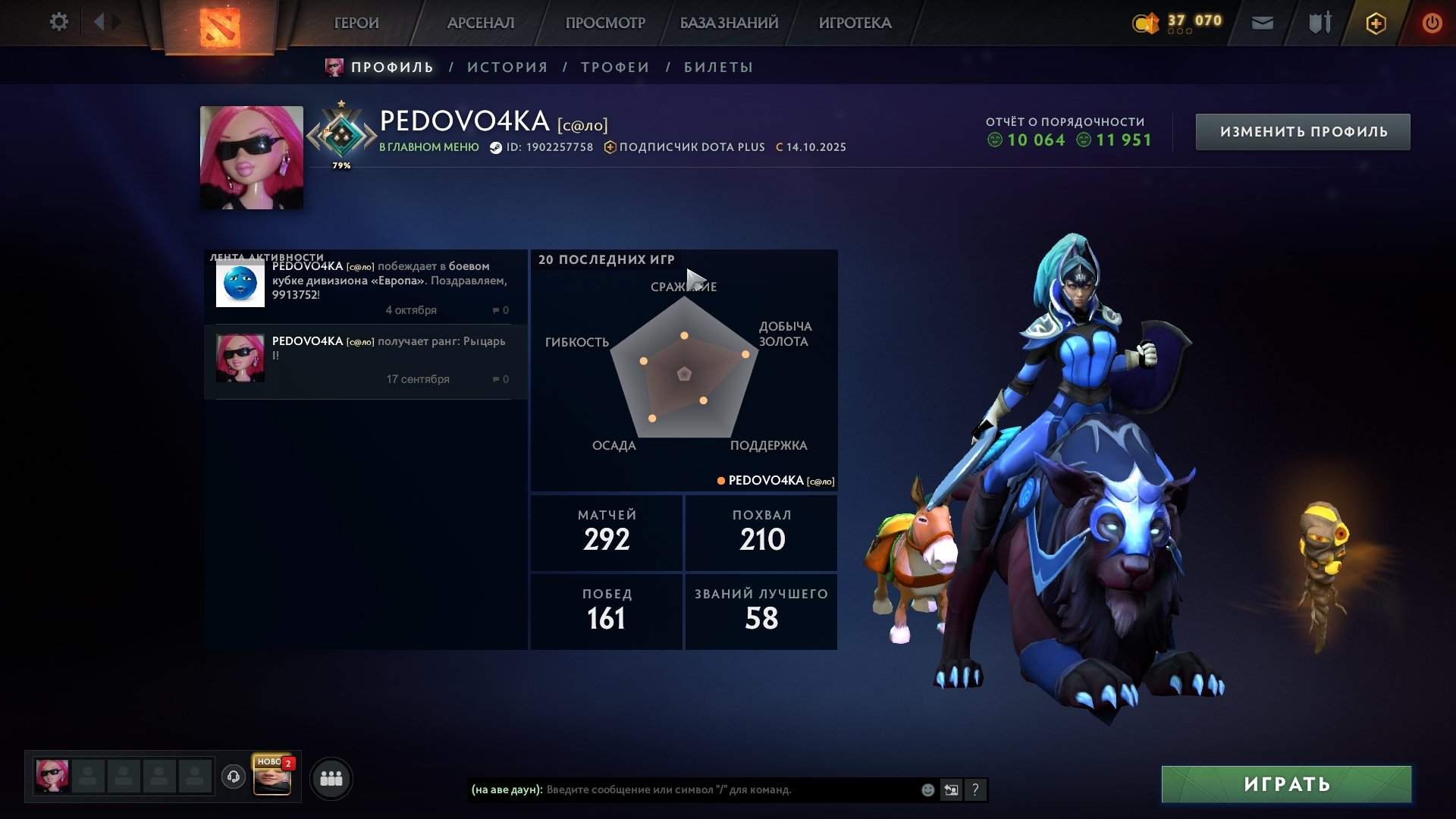Switch to the ТРОФЕИ tab
Screen dimensions: 1456x819
[613, 67]
